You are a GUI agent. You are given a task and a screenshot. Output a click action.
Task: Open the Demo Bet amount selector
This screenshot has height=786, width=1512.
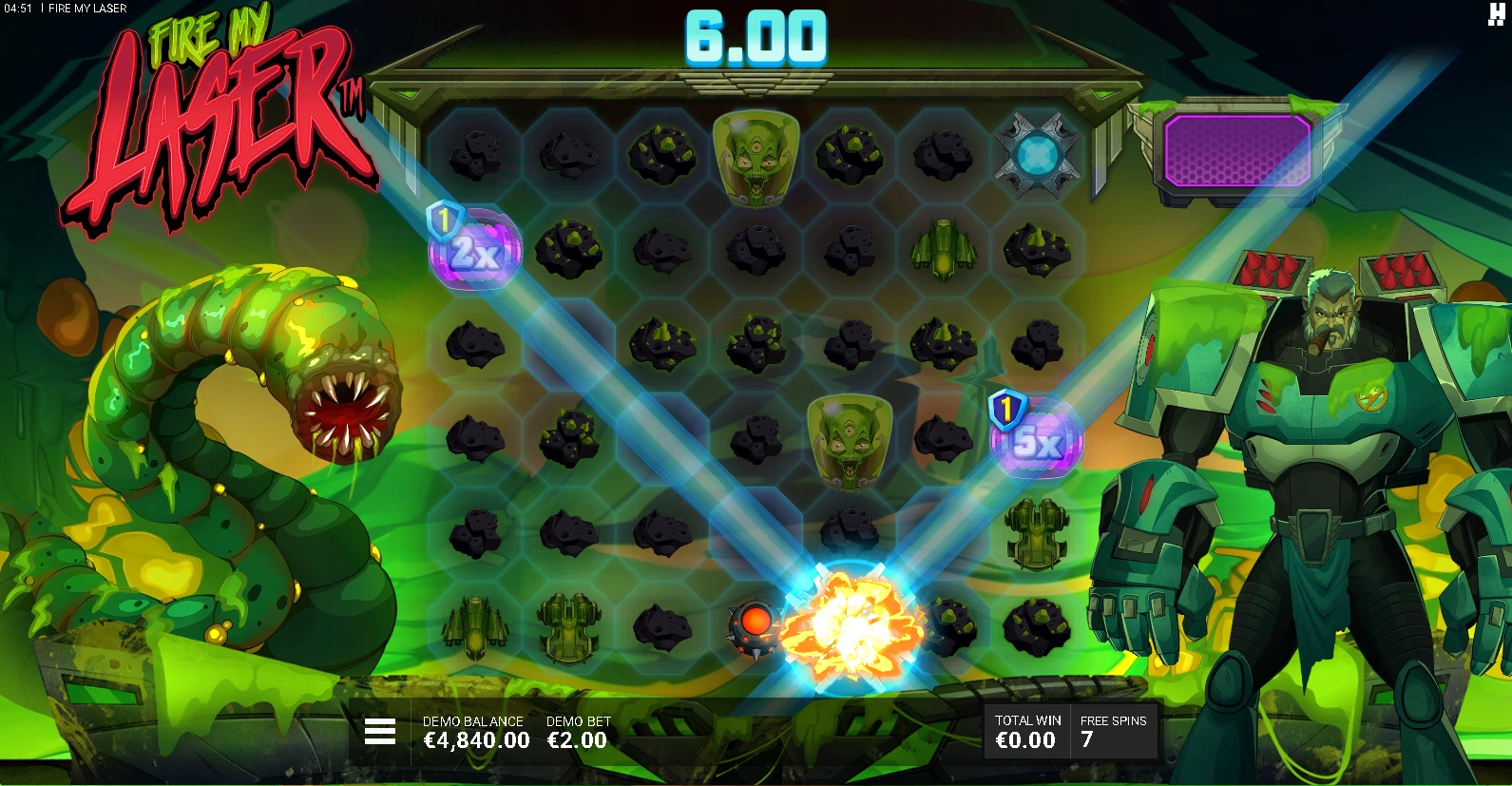point(578,733)
